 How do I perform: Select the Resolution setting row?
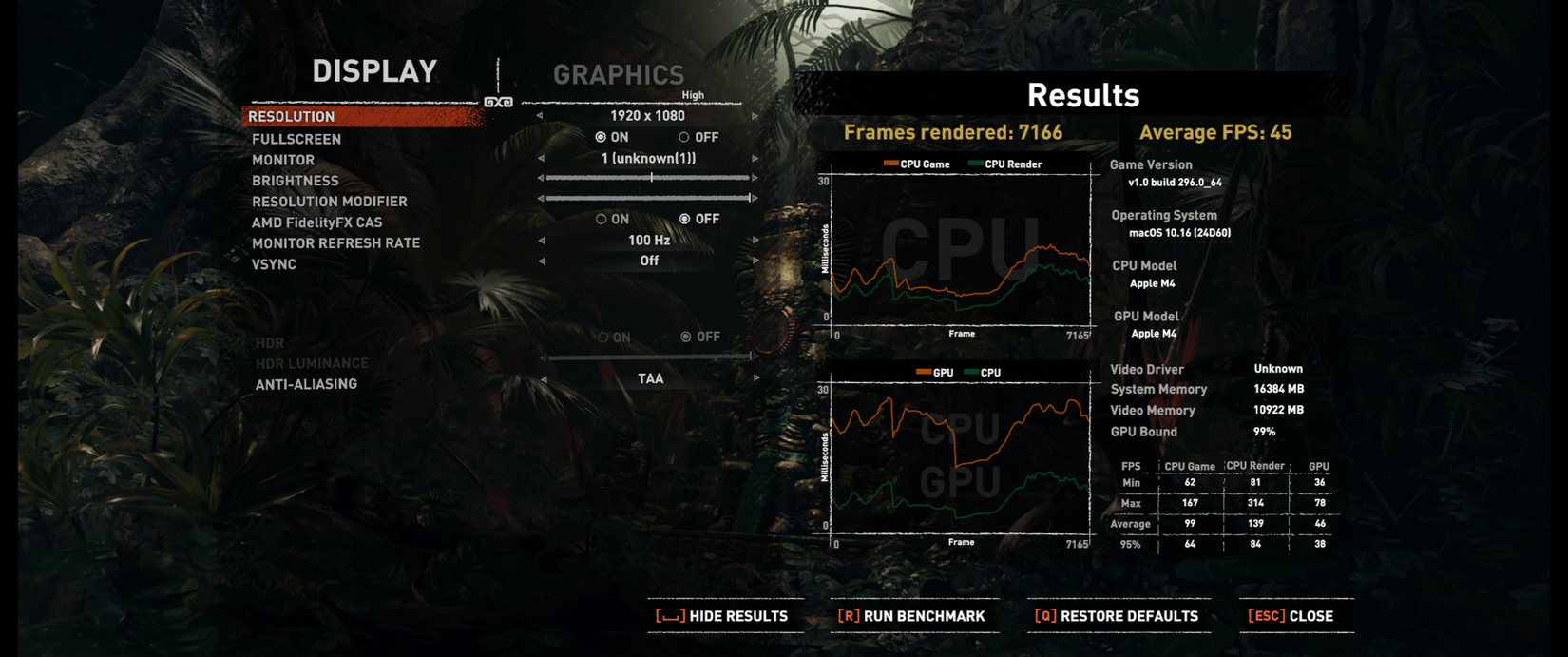[363, 116]
